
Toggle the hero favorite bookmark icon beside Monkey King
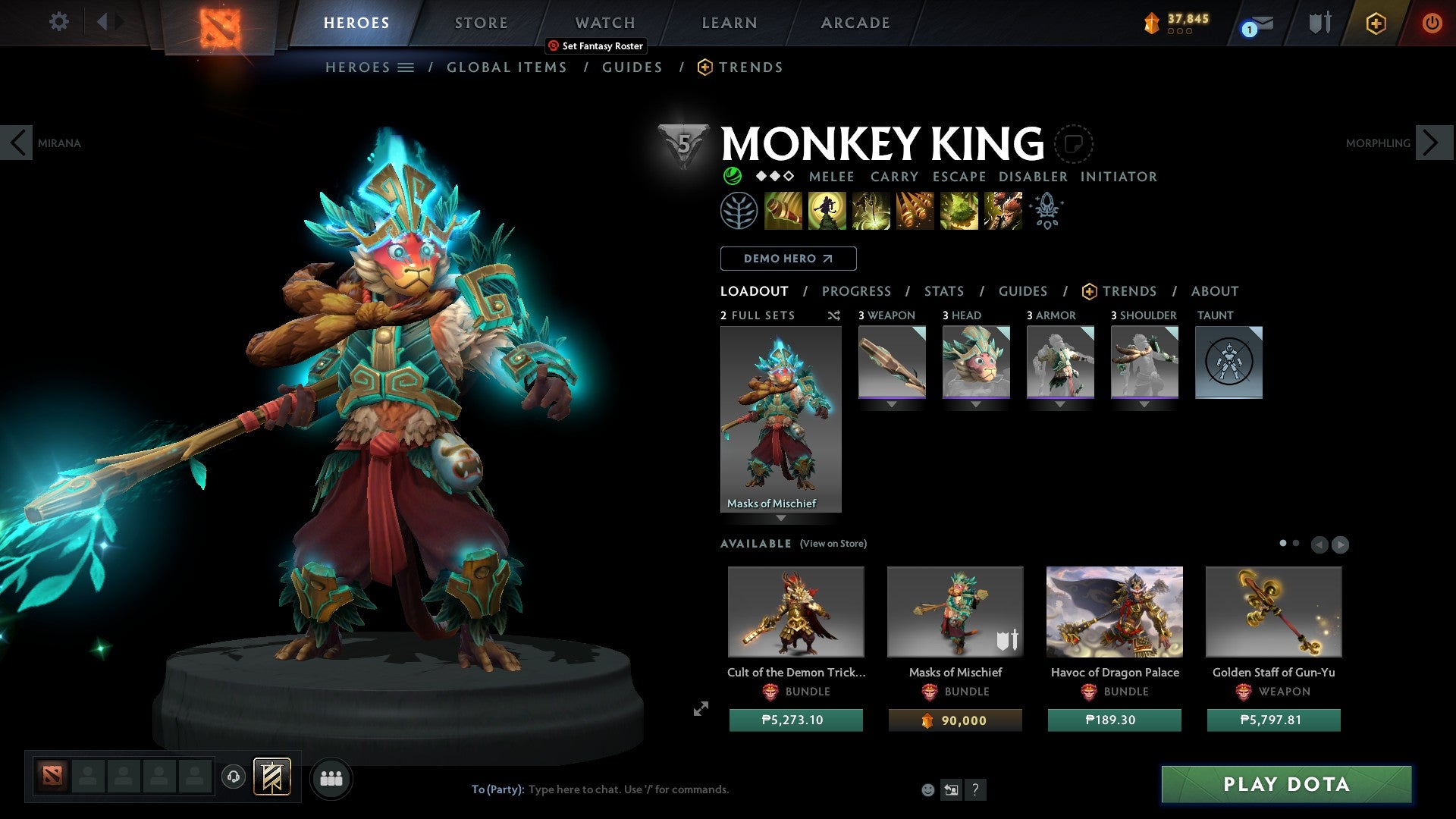point(1073,144)
